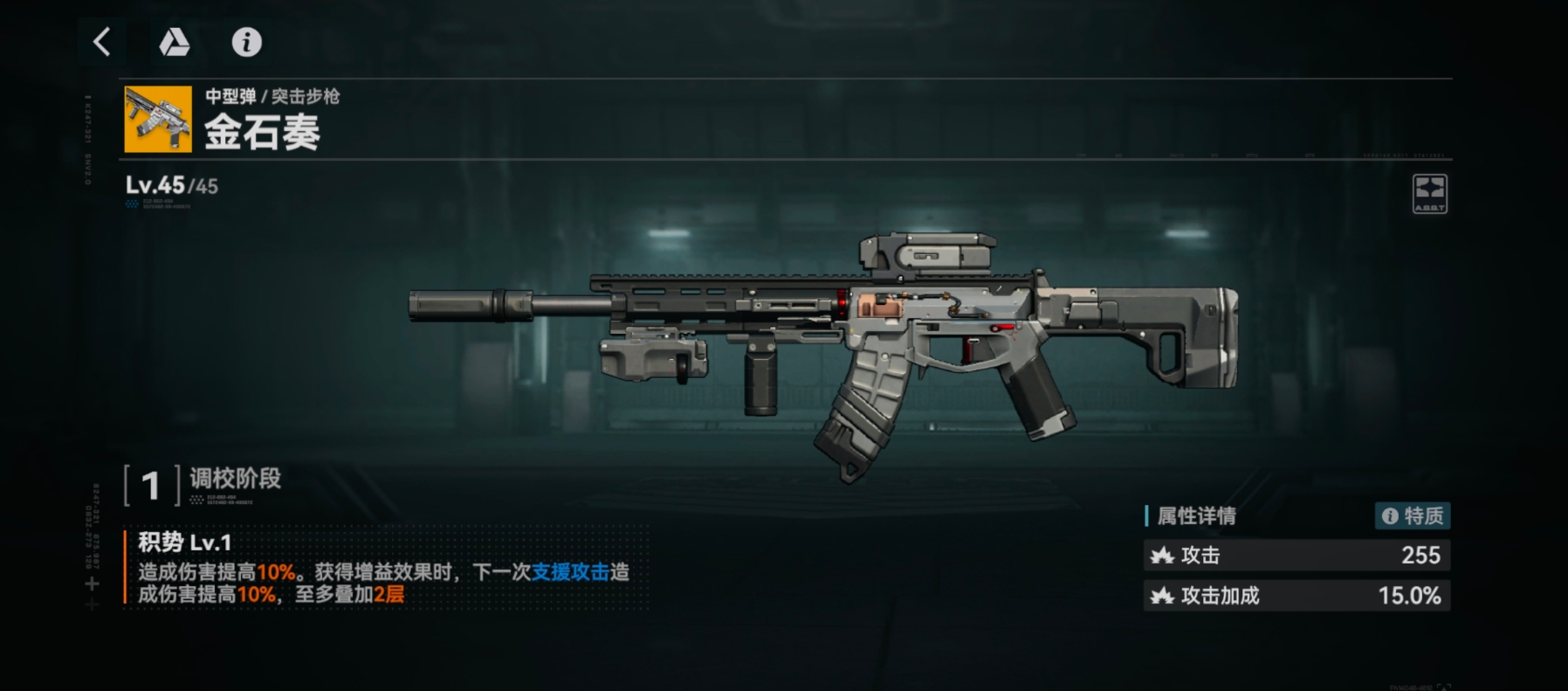Image resolution: width=1568 pixels, height=691 pixels.
Task: Click the flame icon beside 攻击加成 stat
Action: point(1161,596)
